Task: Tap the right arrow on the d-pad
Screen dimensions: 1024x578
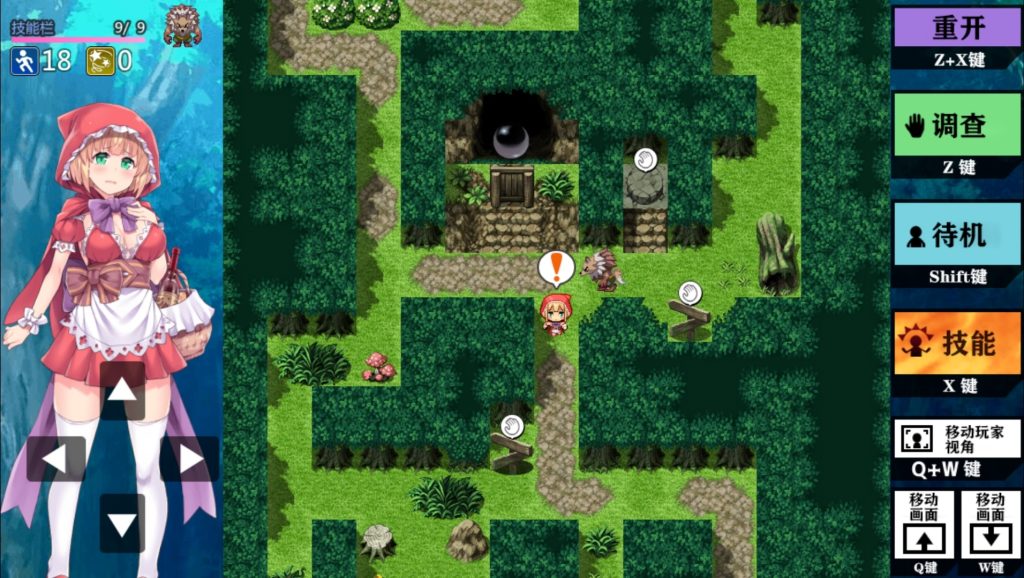Action: 189,459
